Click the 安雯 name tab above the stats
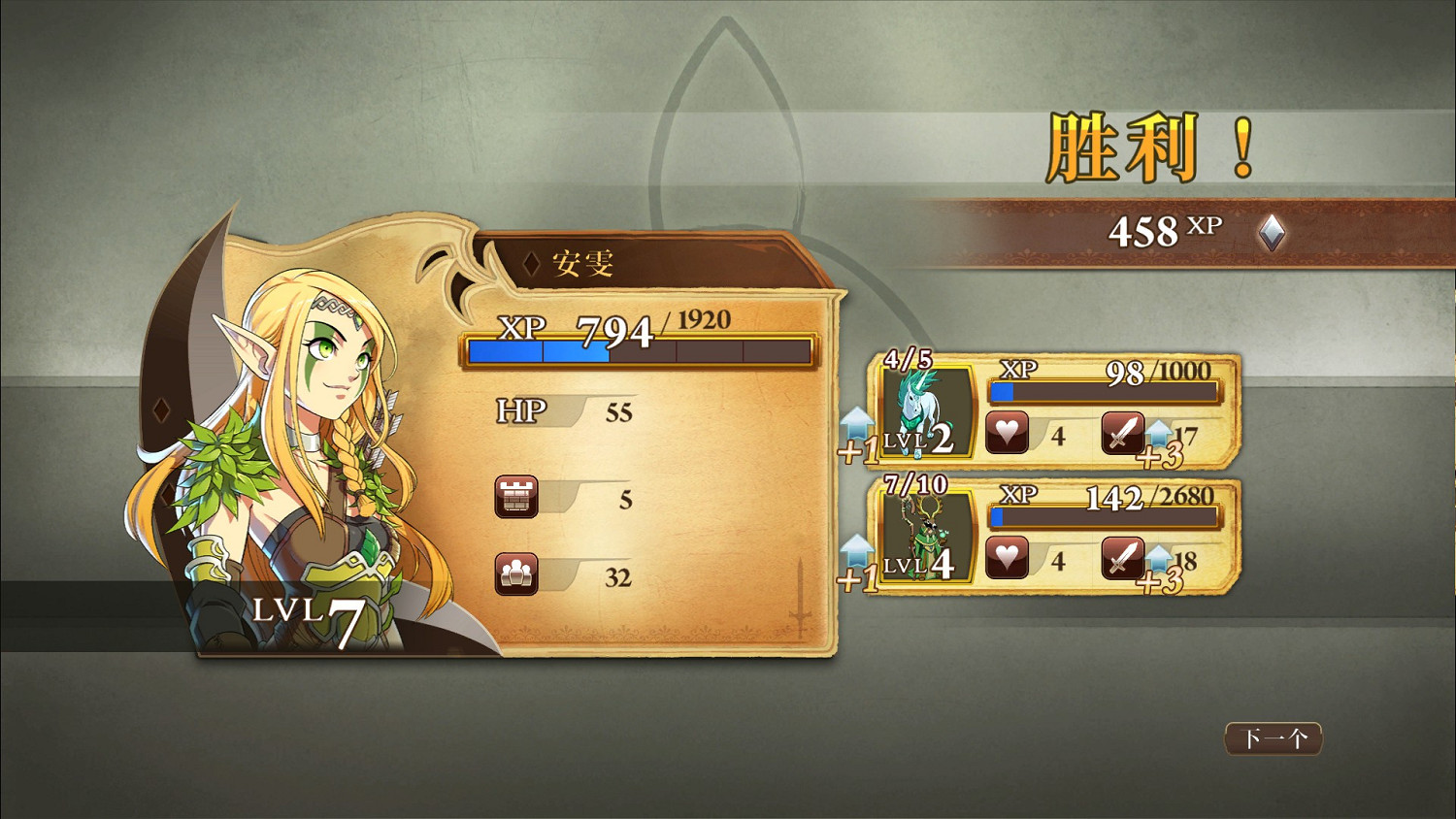This screenshot has height=819, width=1456. [x=582, y=262]
